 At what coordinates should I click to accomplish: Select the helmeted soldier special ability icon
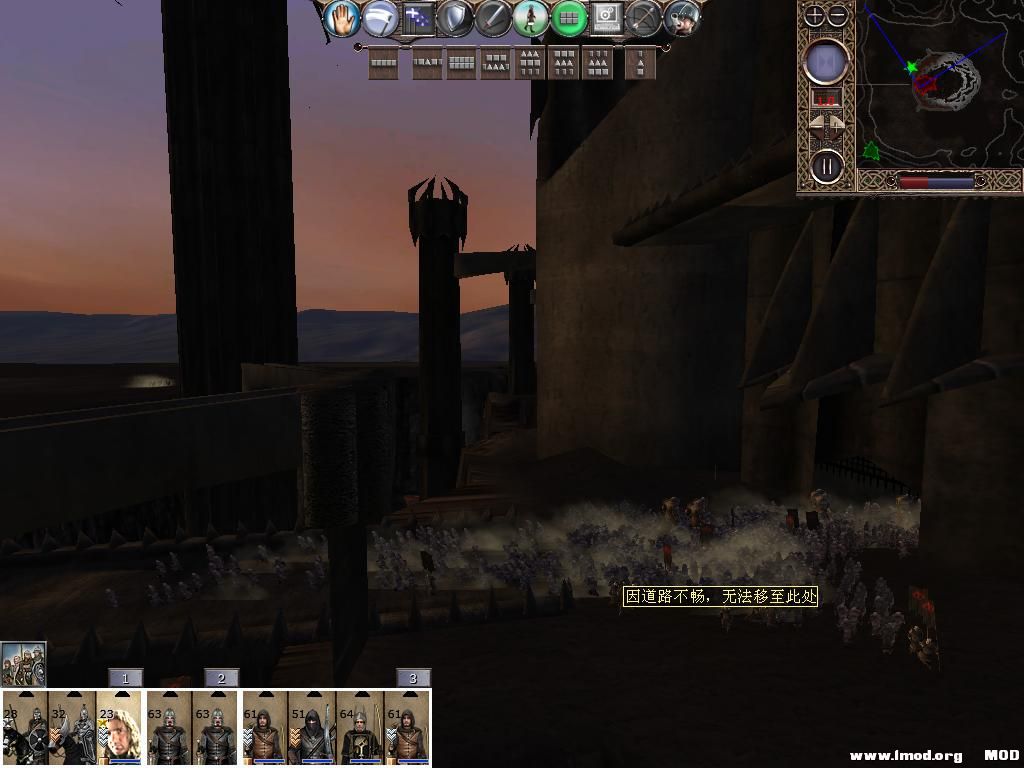pyautogui.click(x=682, y=18)
